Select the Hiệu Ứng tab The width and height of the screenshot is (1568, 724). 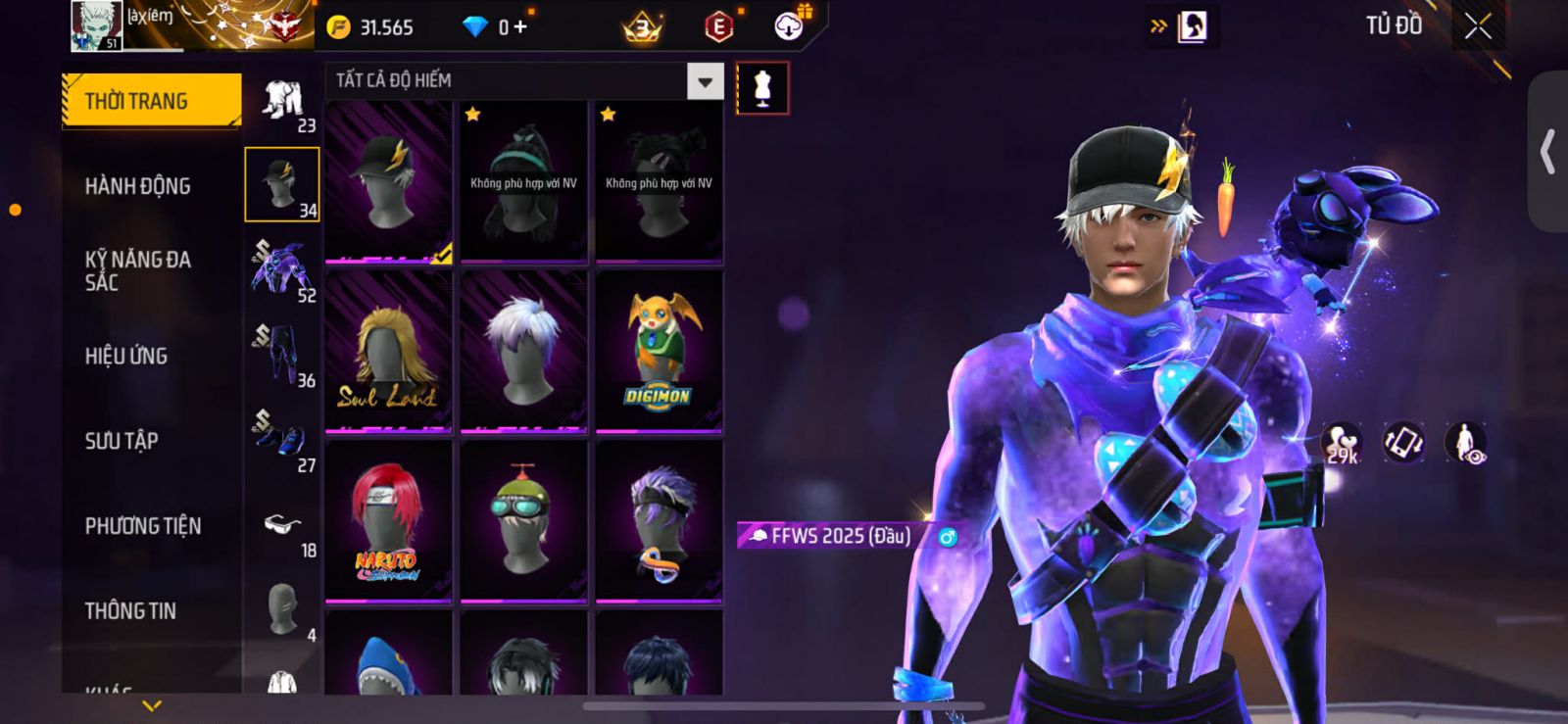(x=126, y=356)
